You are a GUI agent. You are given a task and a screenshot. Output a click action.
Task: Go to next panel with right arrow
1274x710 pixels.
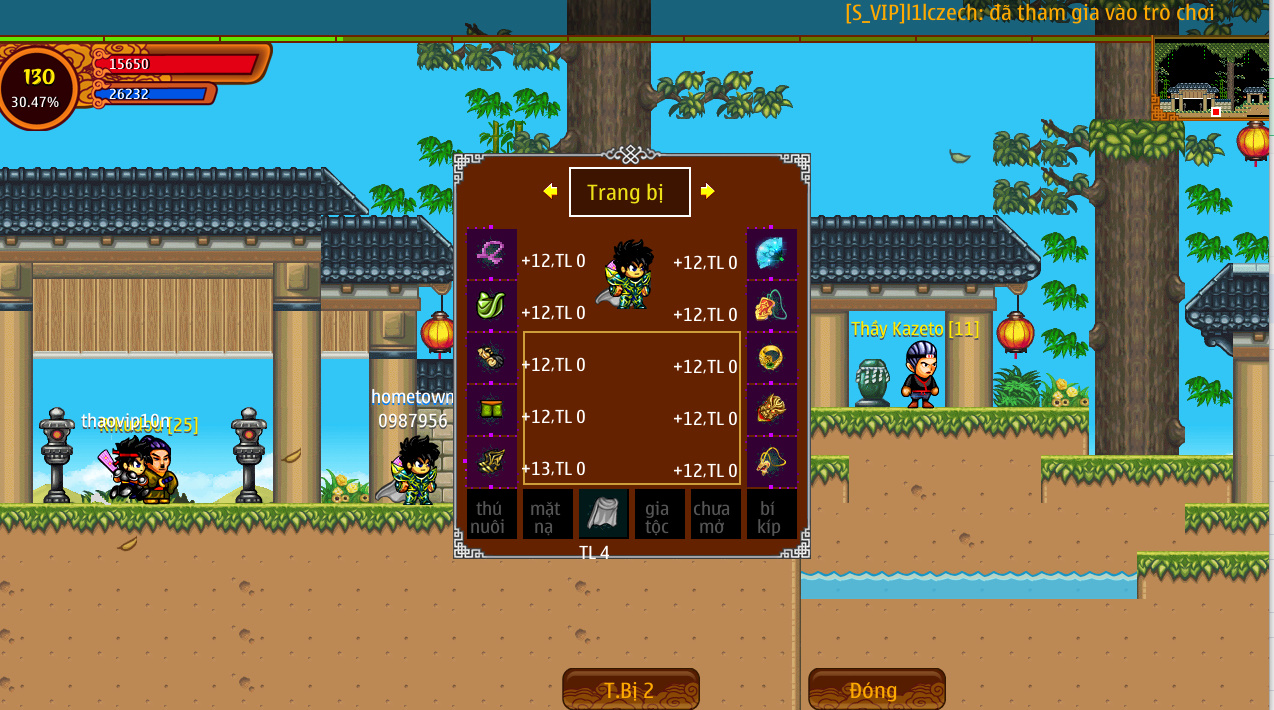[708, 191]
